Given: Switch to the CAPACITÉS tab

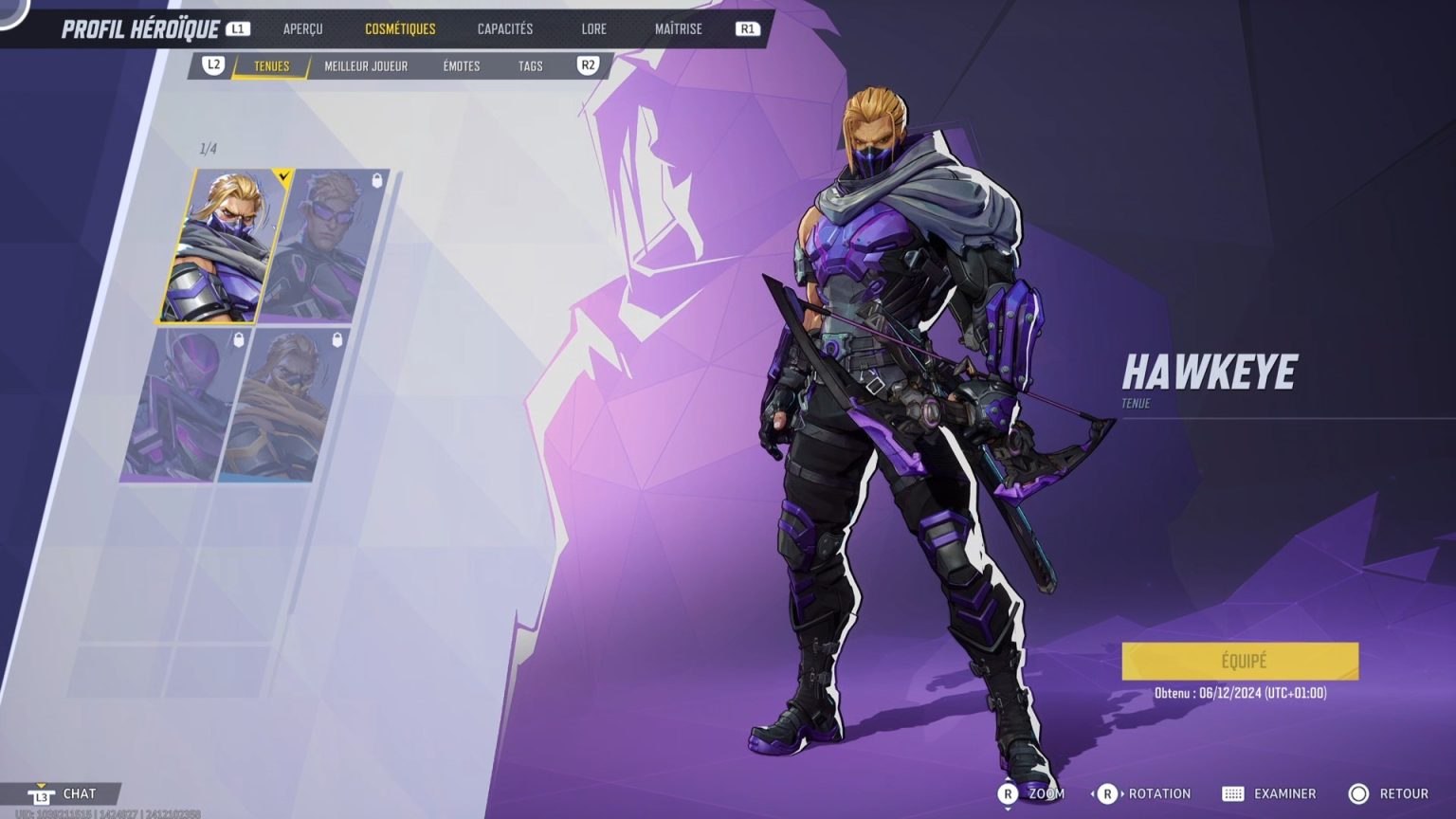Looking at the screenshot, I should (x=506, y=28).
